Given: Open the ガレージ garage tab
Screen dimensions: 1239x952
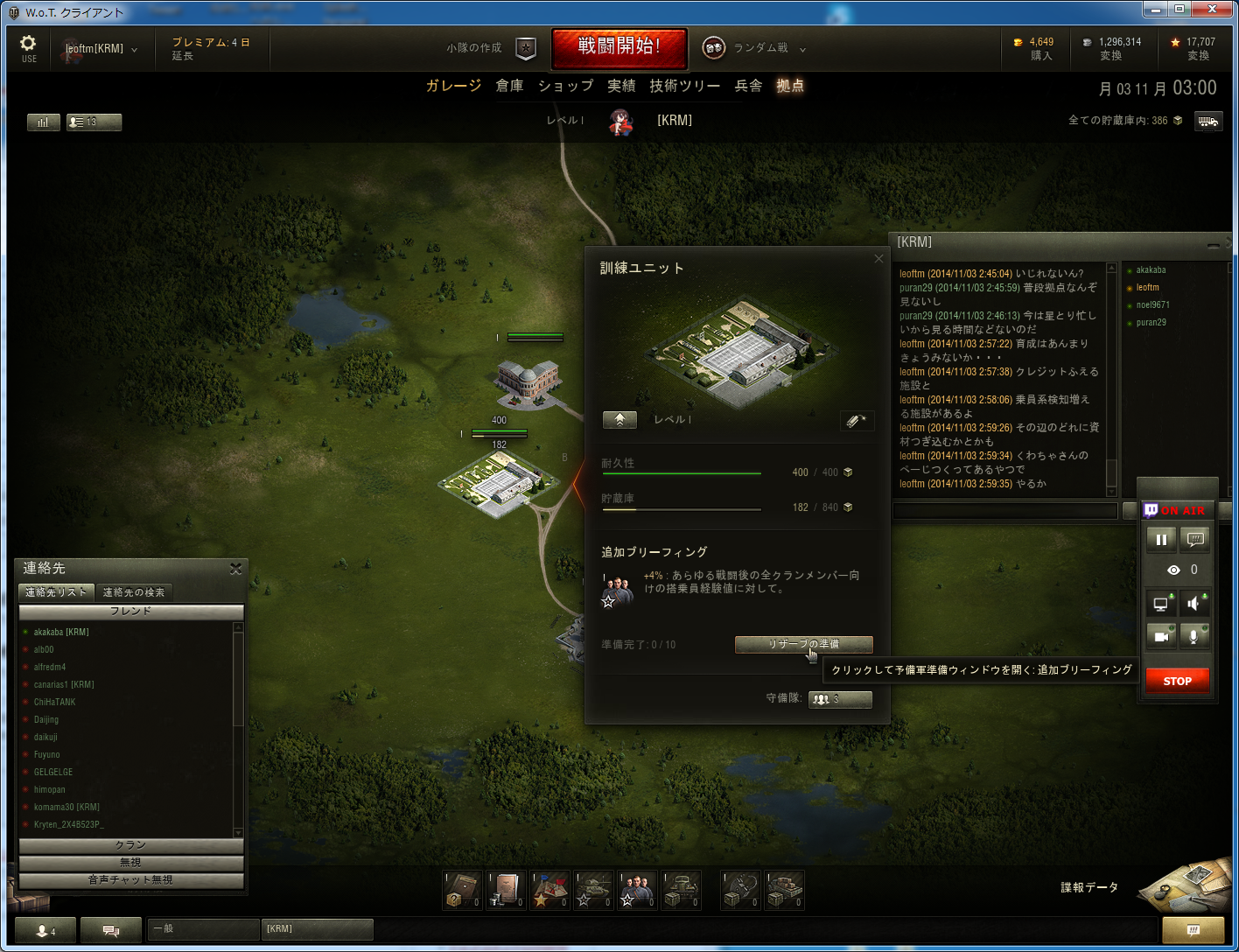Looking at the screenshot, I should [x=453, y=86].
